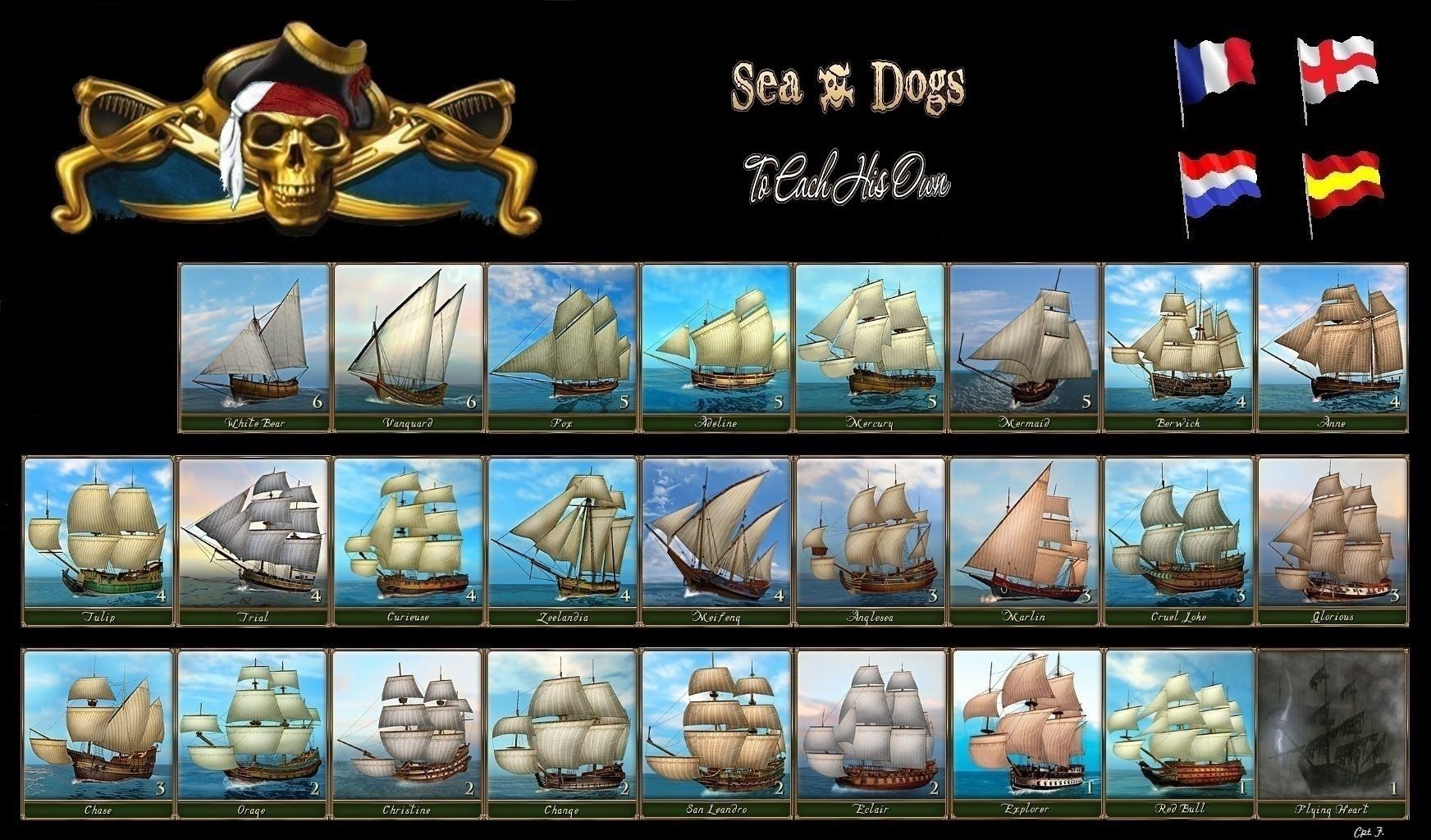Choose the Vanguard ship card
Screen dimensions: 1431x840
tap(409, 346)
